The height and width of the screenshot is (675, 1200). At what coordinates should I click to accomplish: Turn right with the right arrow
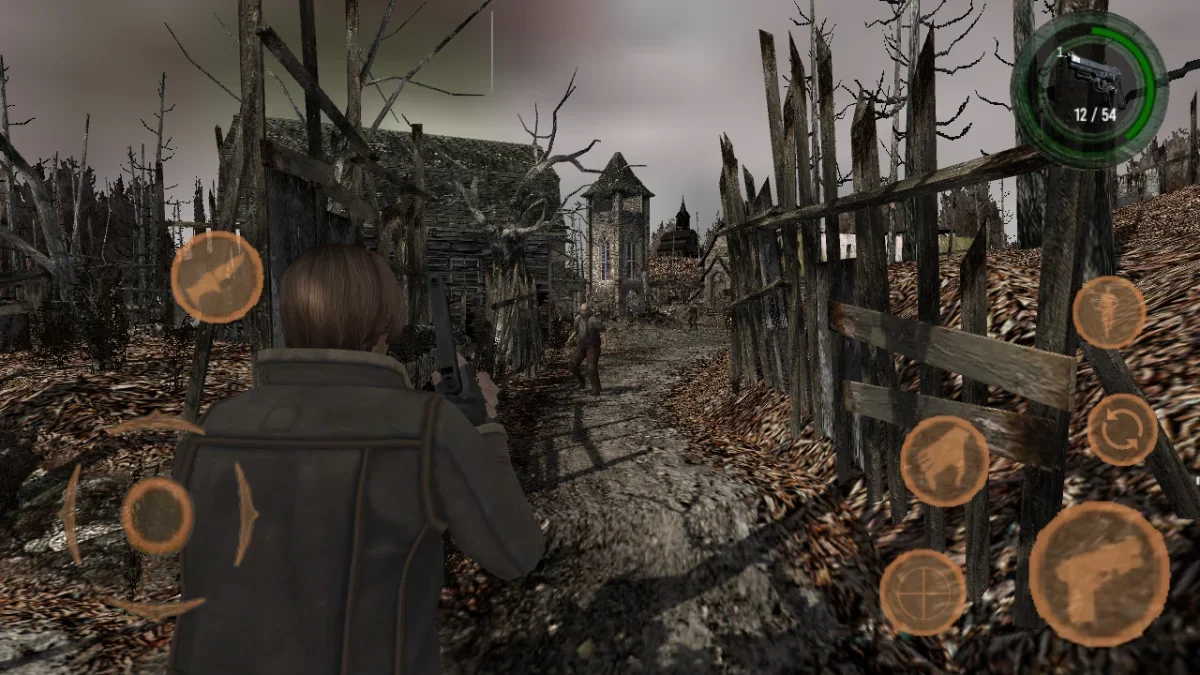tap(245, 514)
